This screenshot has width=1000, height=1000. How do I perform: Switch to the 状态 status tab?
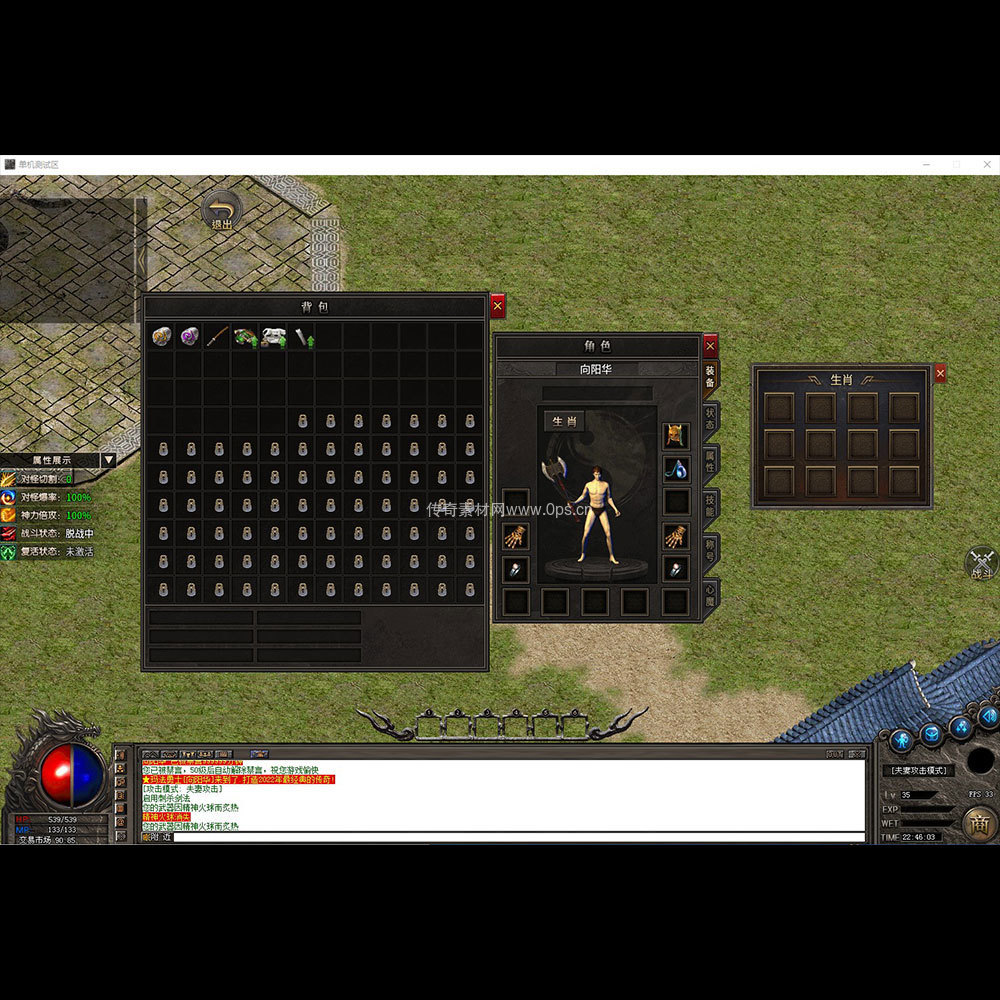(x=710, y=418)
